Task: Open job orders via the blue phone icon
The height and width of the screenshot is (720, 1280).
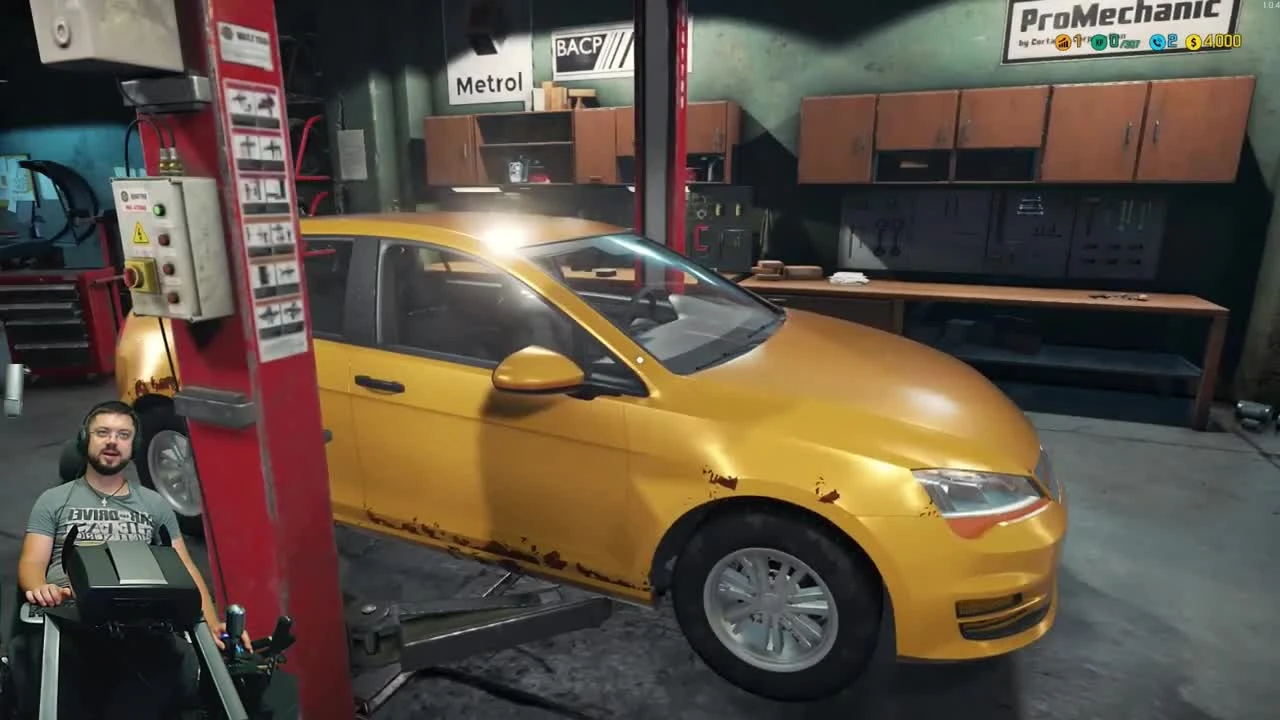Action: click(x=1157, y=43)
